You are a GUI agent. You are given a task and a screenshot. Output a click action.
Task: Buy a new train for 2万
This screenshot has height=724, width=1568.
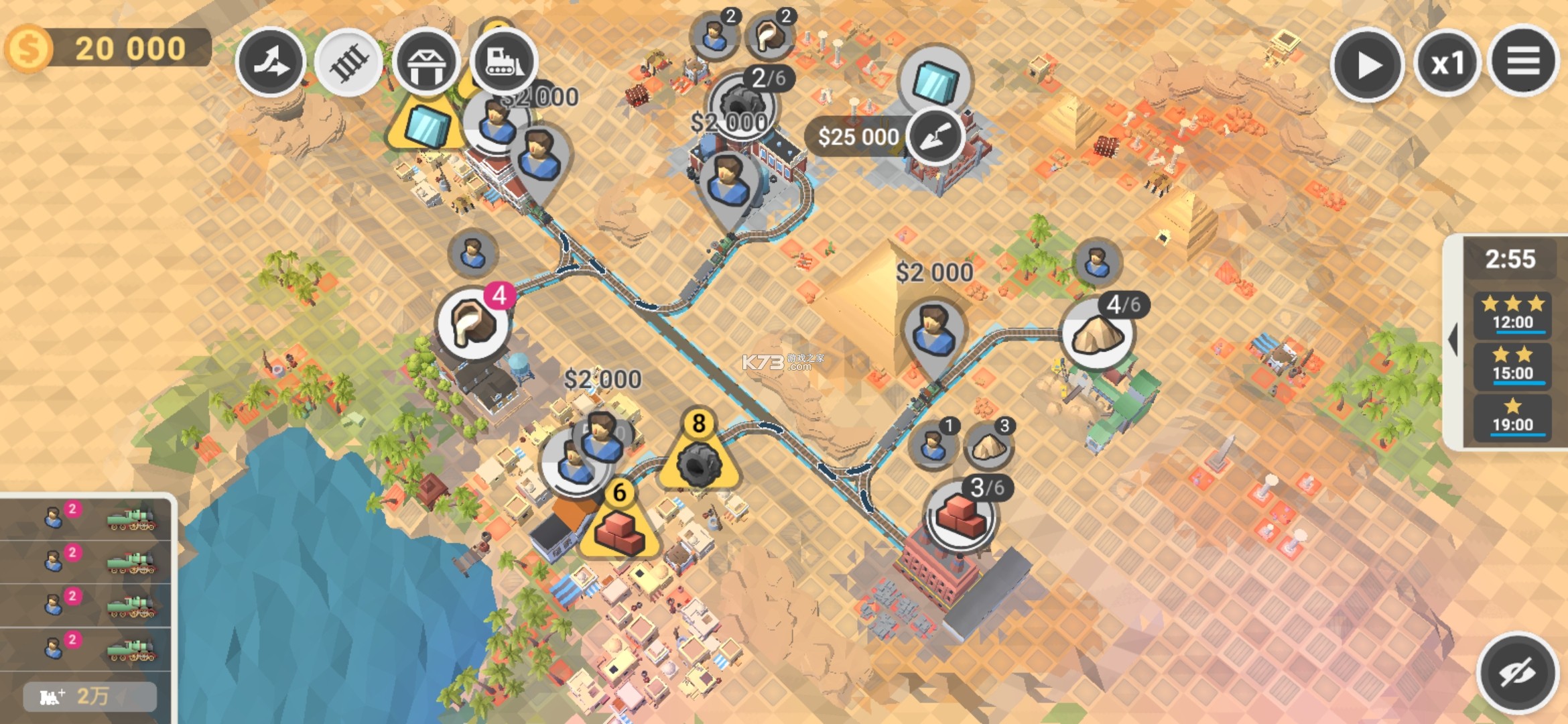point(90,697)
